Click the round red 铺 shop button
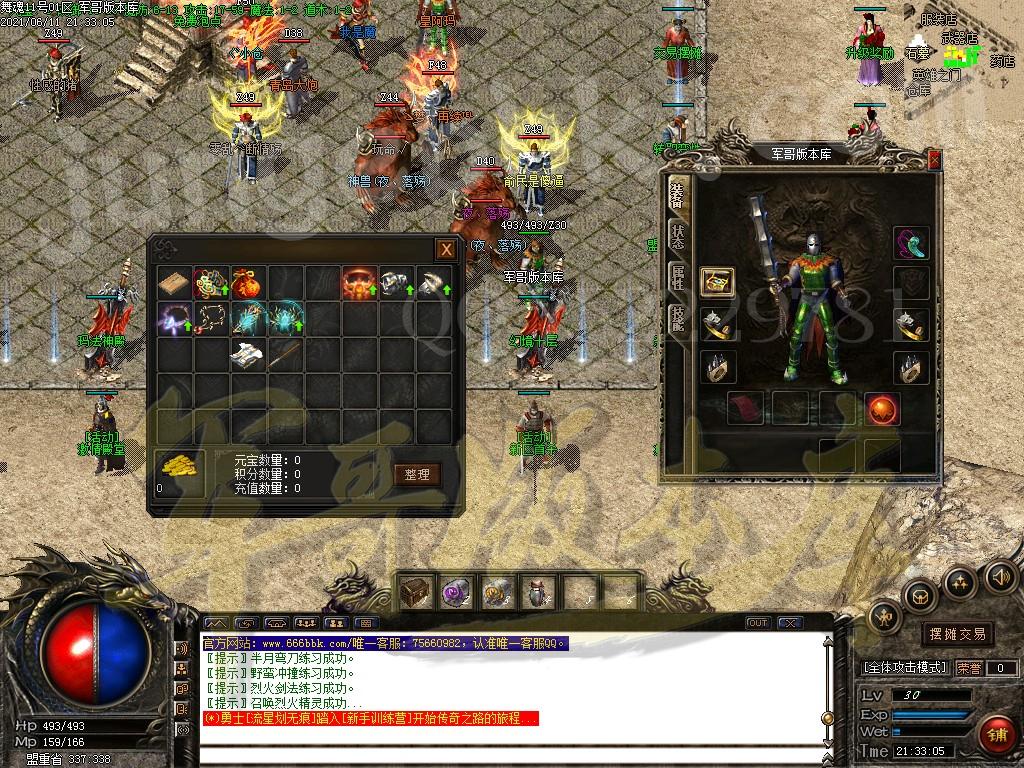Viewport: 1024px width, 768px height. pos(995,735)
